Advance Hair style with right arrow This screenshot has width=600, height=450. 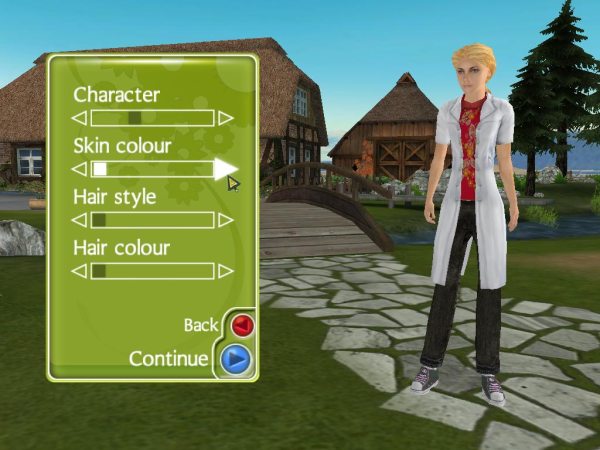226,220
